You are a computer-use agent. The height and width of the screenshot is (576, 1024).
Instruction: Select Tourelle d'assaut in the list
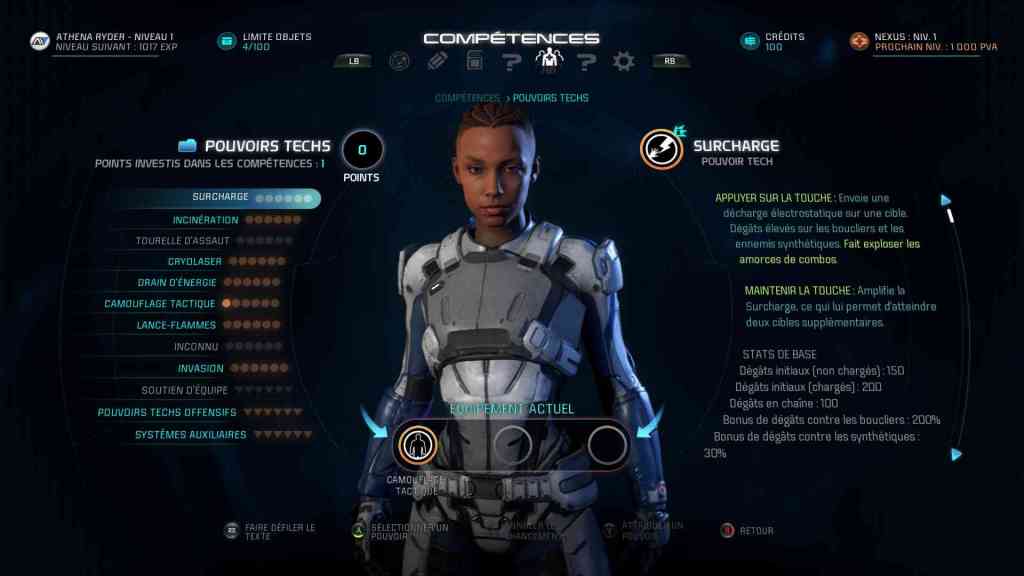coord(183,241)
